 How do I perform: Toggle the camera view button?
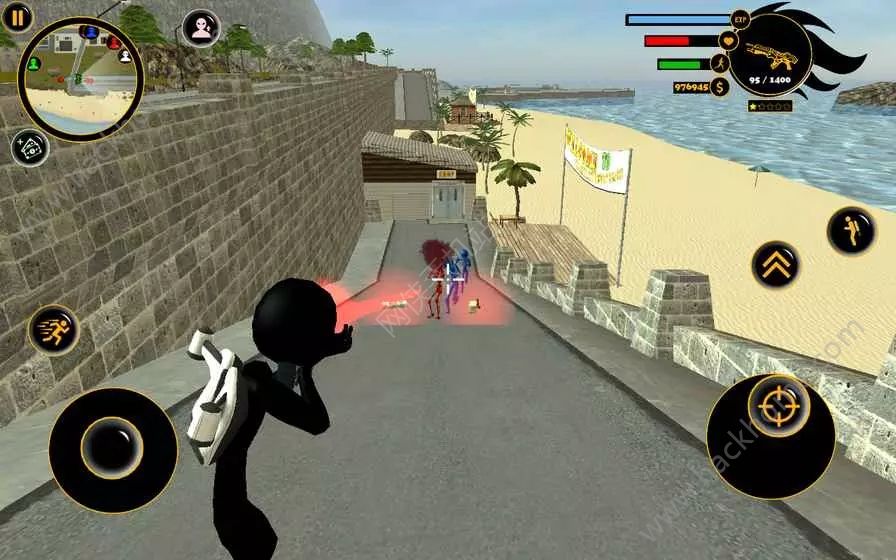coord(30,148)
